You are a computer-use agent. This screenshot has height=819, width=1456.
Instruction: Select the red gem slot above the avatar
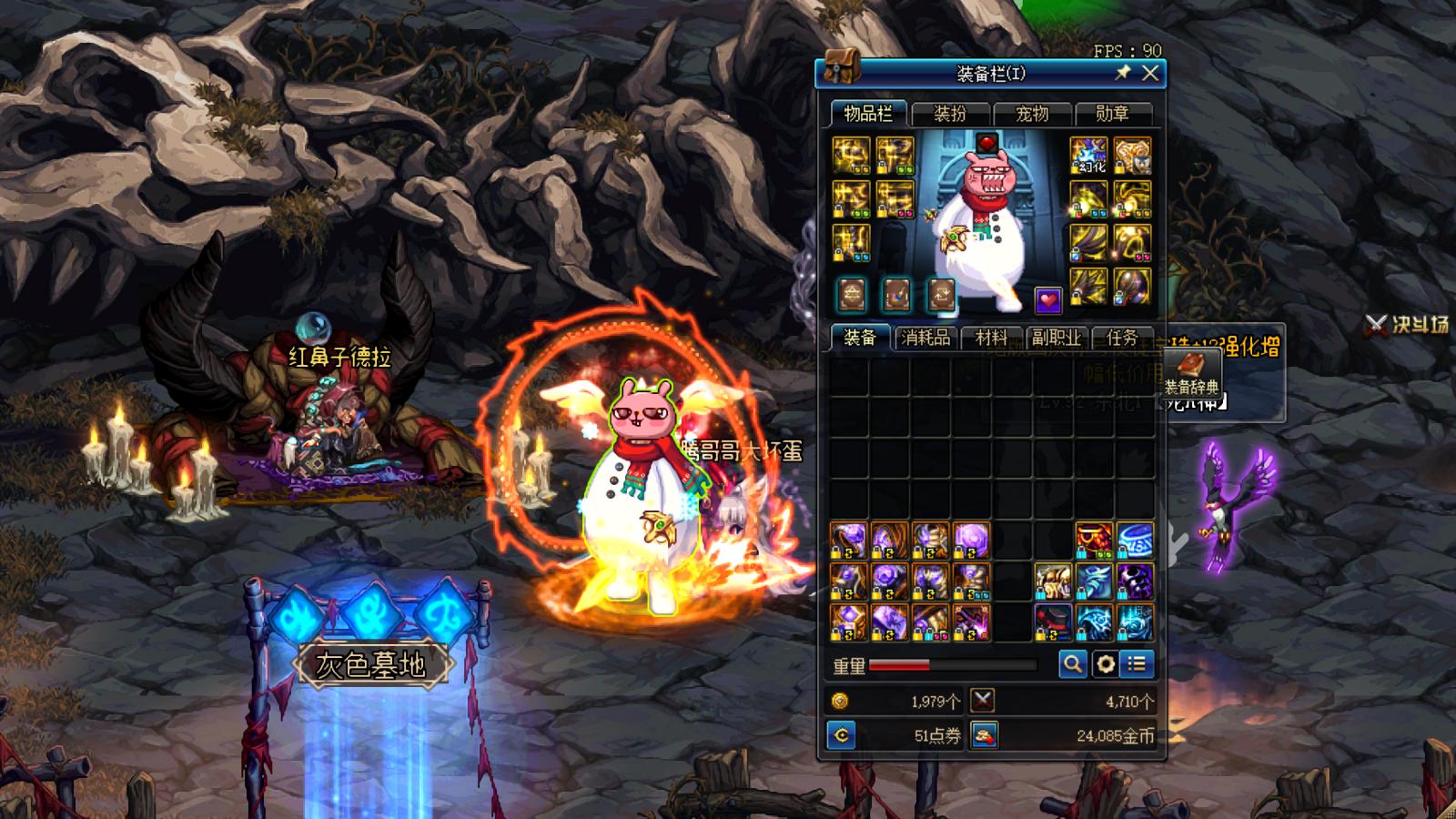[987, 143]
